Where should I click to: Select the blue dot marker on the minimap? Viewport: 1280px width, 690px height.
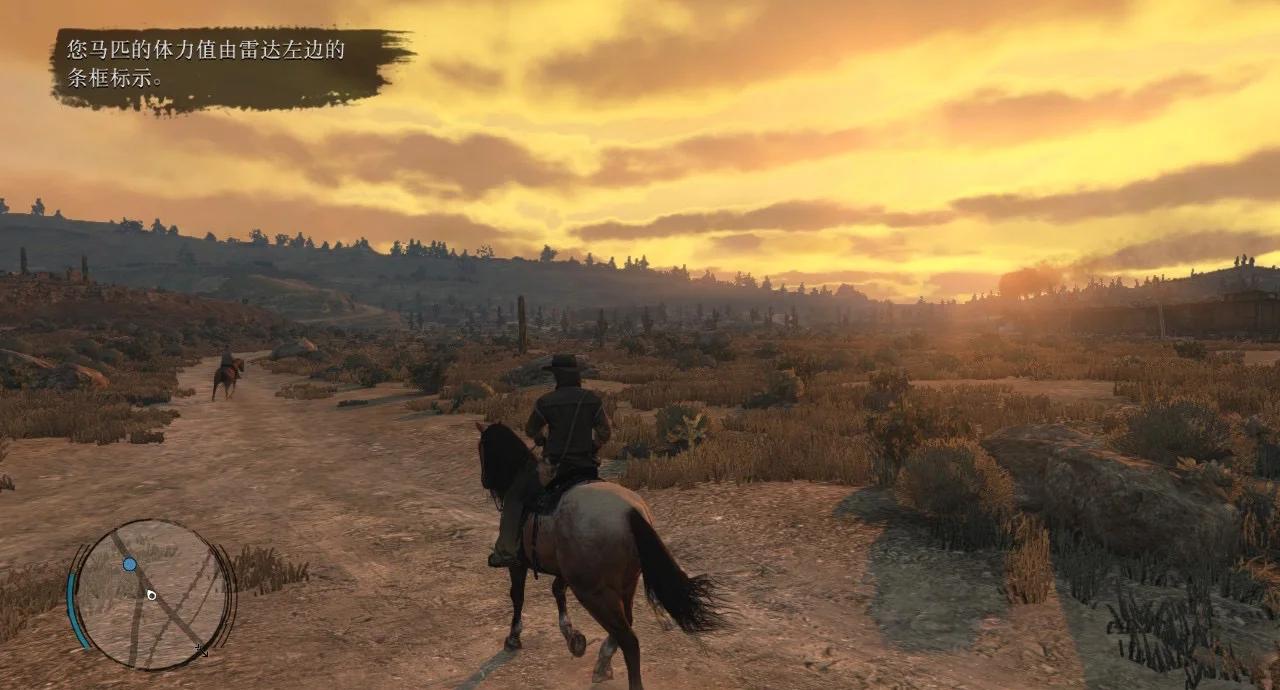pyautogui.click(x=130, y=564)
